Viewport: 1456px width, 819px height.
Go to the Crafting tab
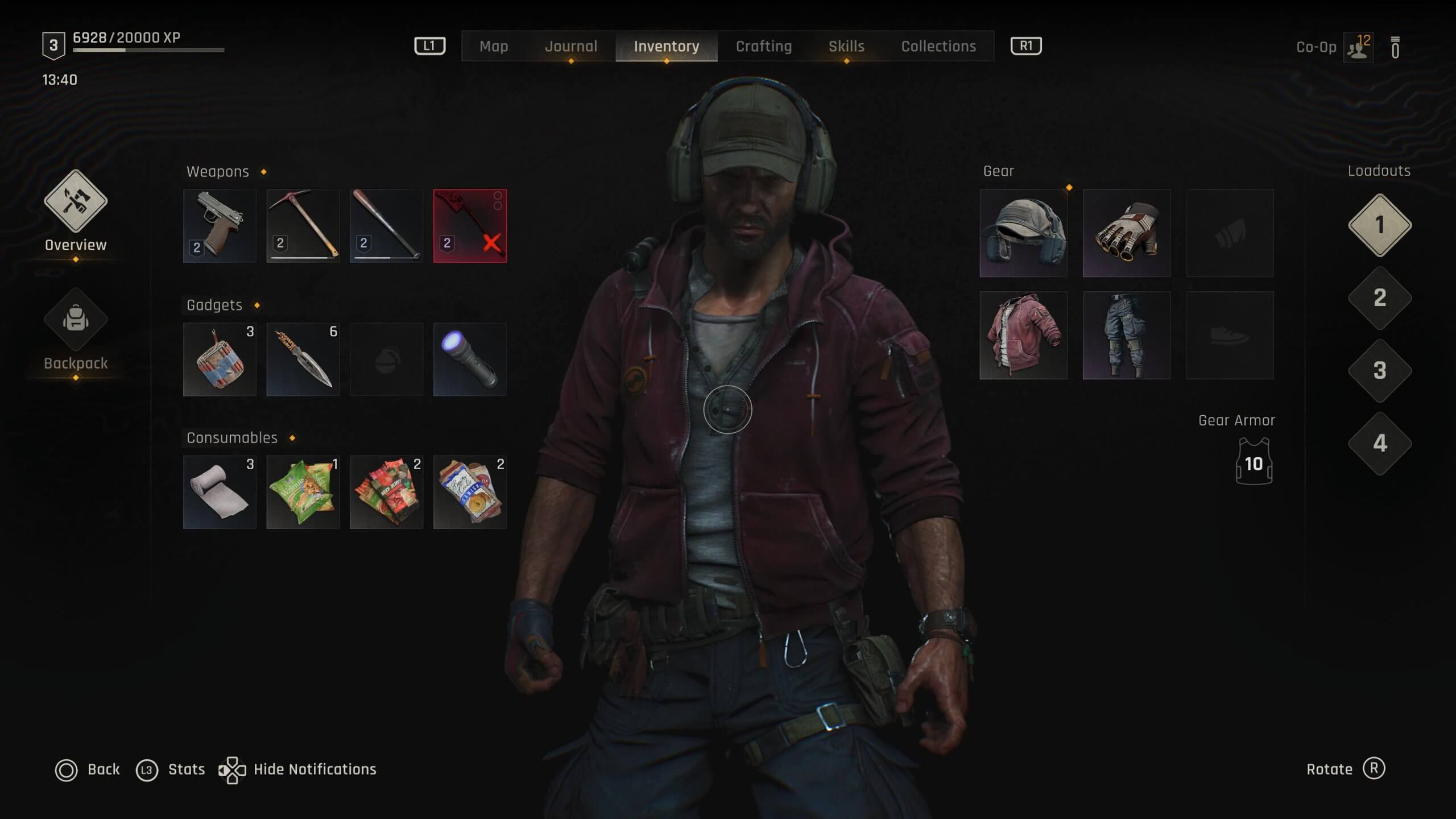pos(763,46)
